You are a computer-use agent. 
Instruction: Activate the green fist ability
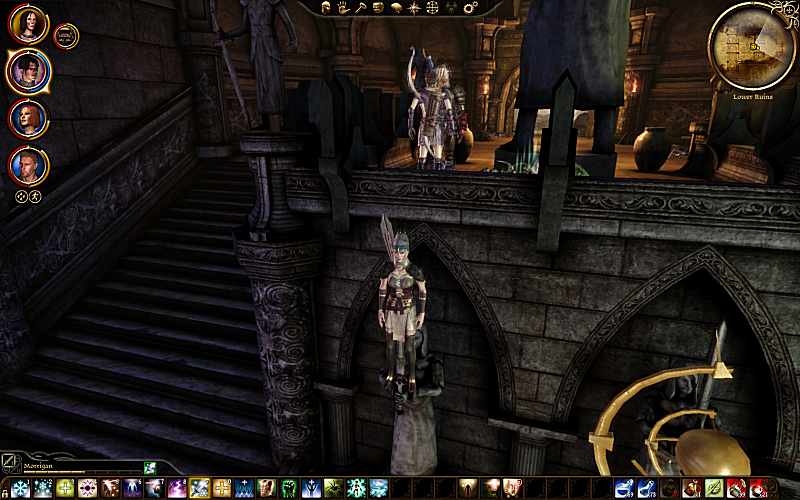(x=289, y=489)
